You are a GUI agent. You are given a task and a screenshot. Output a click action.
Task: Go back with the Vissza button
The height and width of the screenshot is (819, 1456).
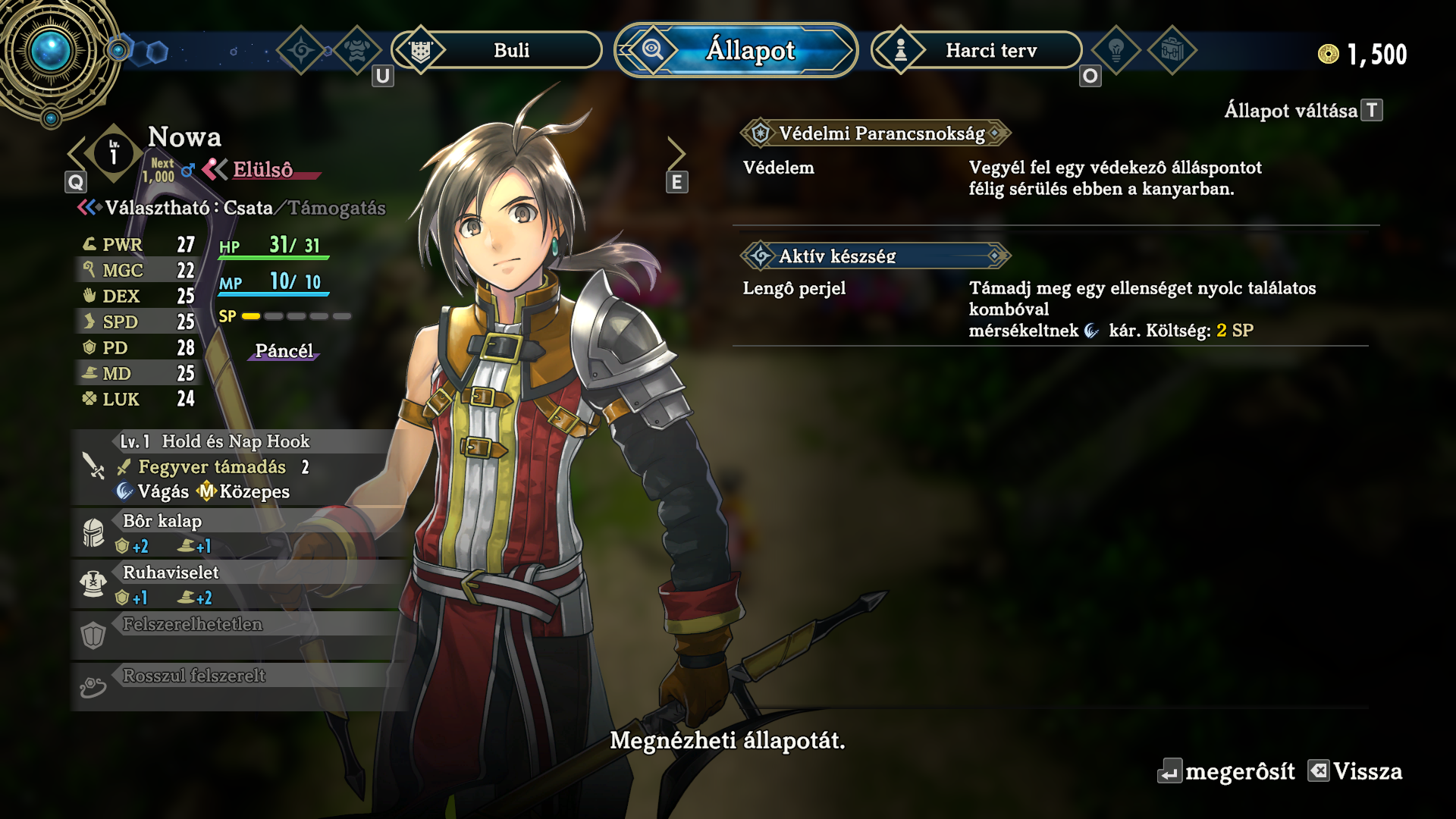tap(1355, 772)
